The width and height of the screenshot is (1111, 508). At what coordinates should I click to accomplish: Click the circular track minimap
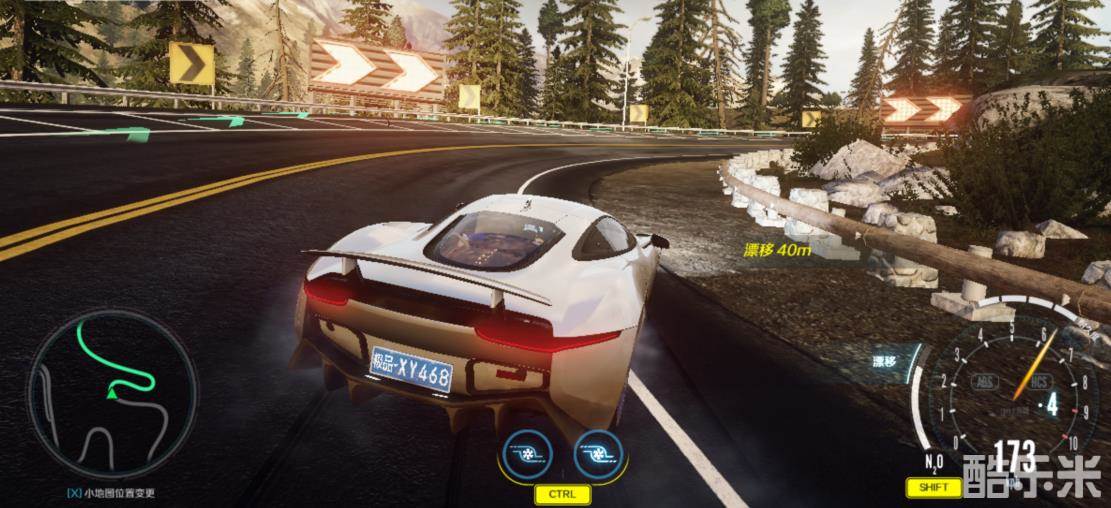pyautogui.click(x=111, y=394)
